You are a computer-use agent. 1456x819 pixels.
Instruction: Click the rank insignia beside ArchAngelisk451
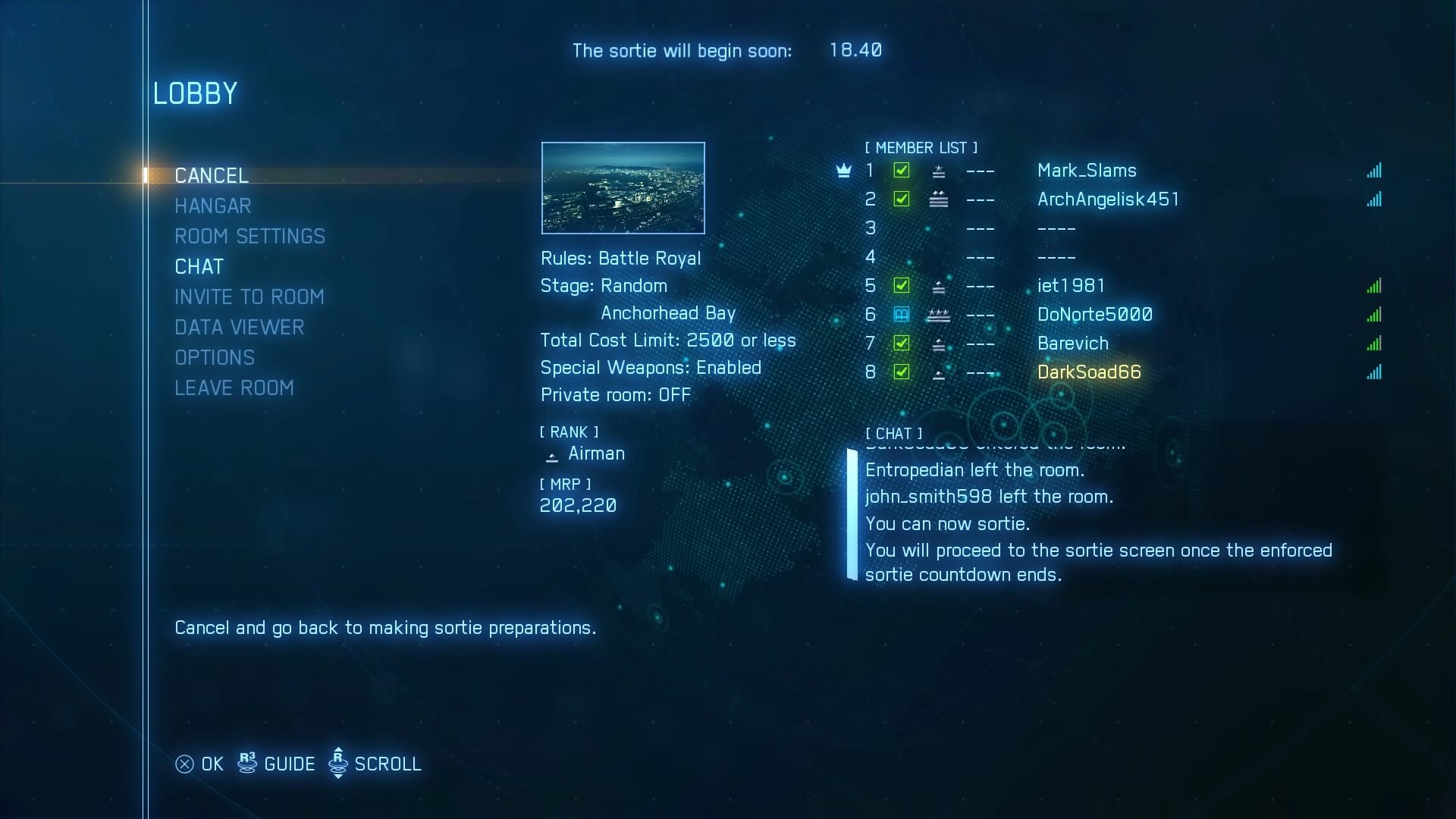pyautogui.click(x=940, y=199)
